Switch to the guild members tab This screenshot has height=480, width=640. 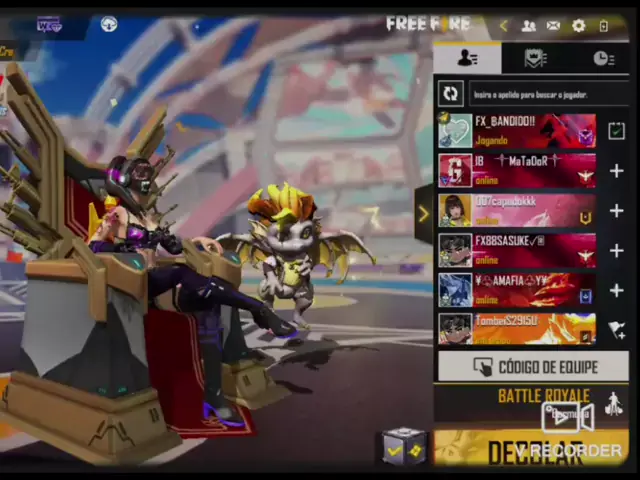[535, 58]
